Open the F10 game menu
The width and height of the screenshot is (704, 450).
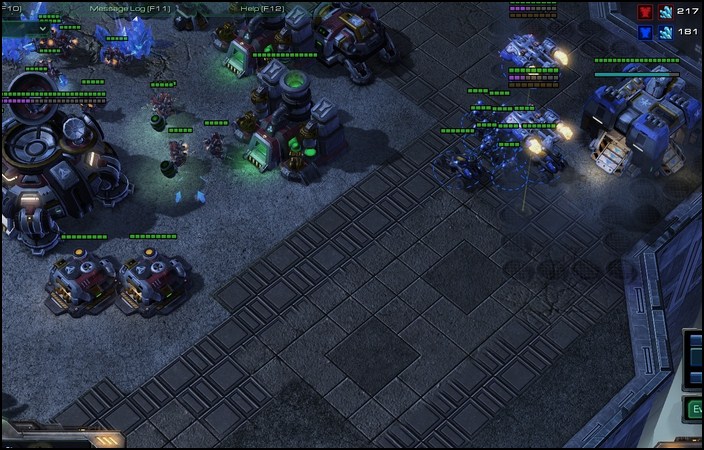[x=14, y=9]
